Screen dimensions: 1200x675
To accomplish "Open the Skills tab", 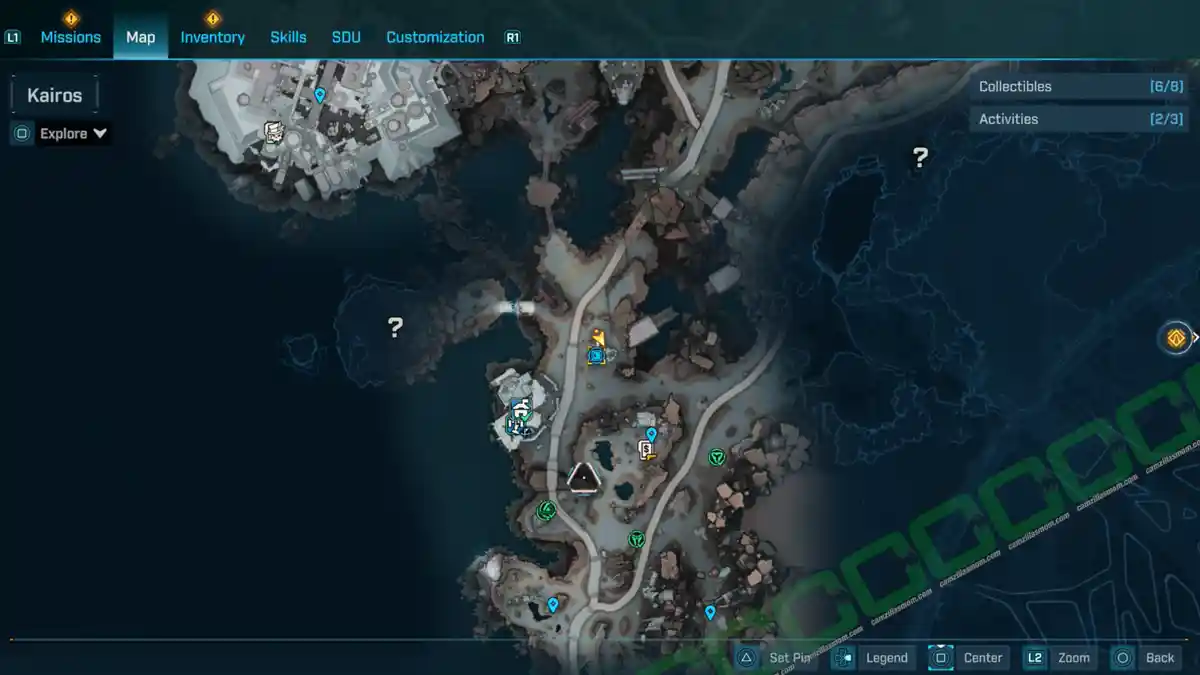I will (288, 37).
